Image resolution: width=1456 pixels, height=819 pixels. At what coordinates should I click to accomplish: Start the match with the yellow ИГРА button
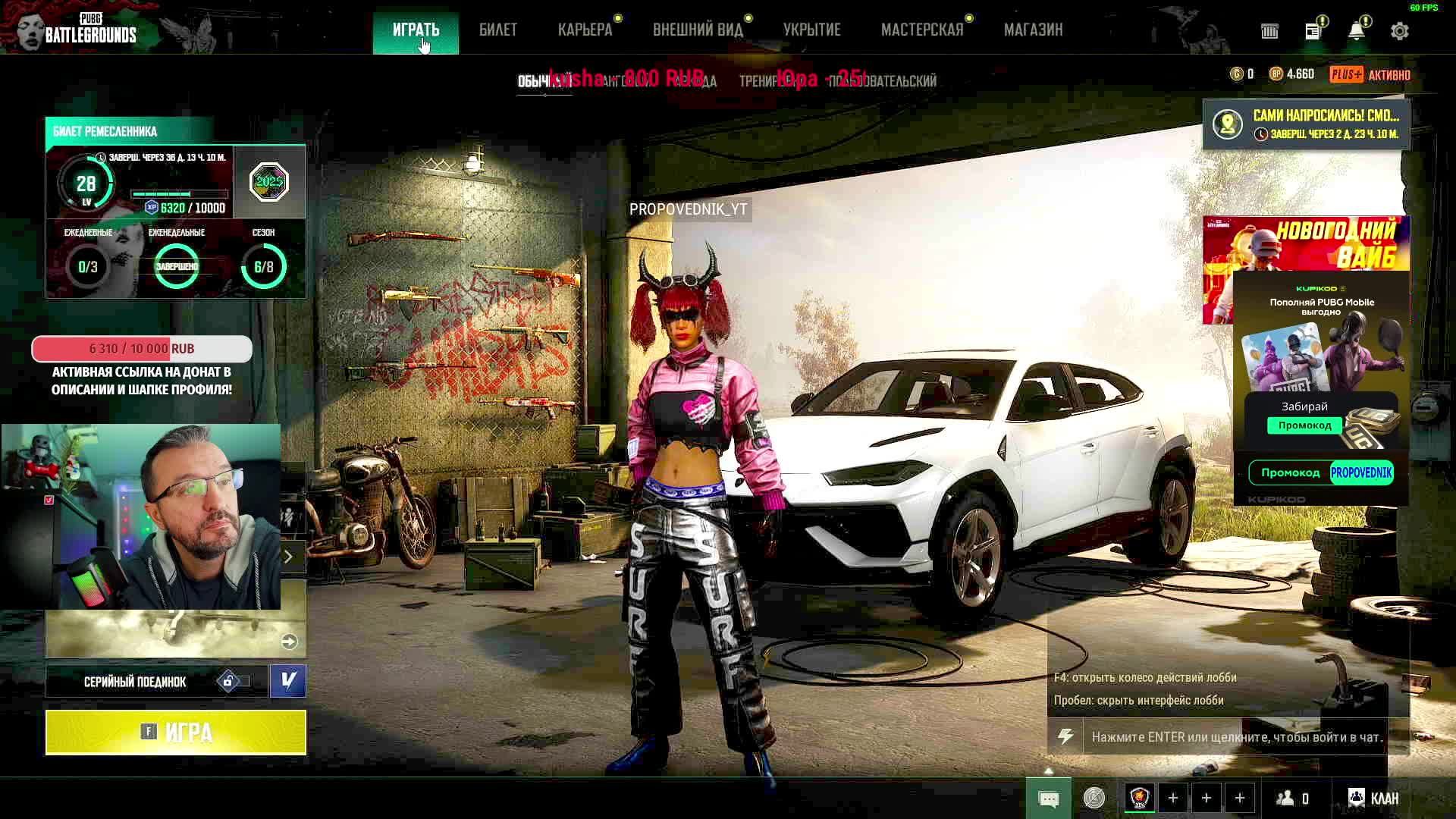click(175, 732)
